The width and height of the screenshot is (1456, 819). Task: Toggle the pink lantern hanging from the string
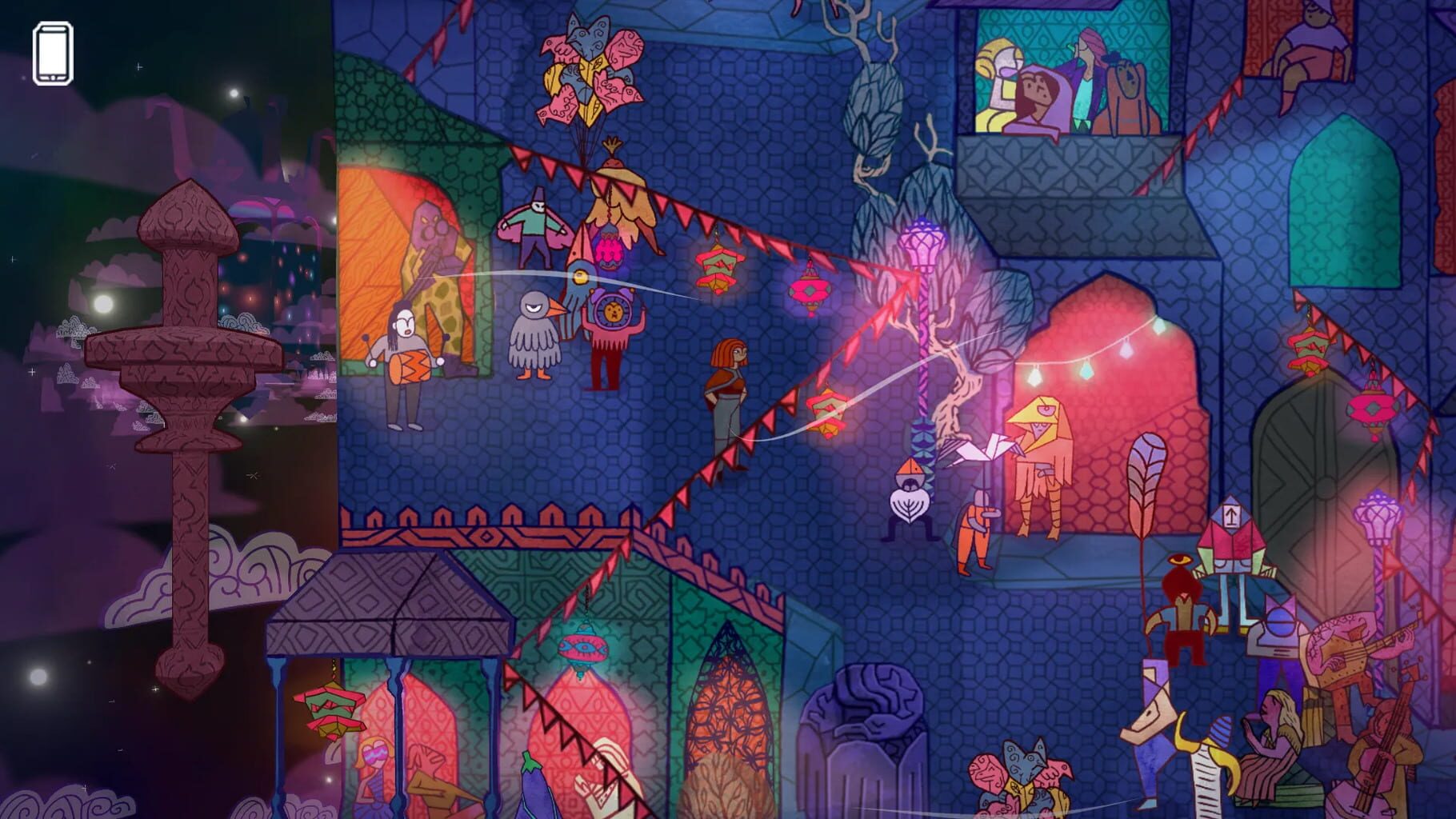[812, 288]
